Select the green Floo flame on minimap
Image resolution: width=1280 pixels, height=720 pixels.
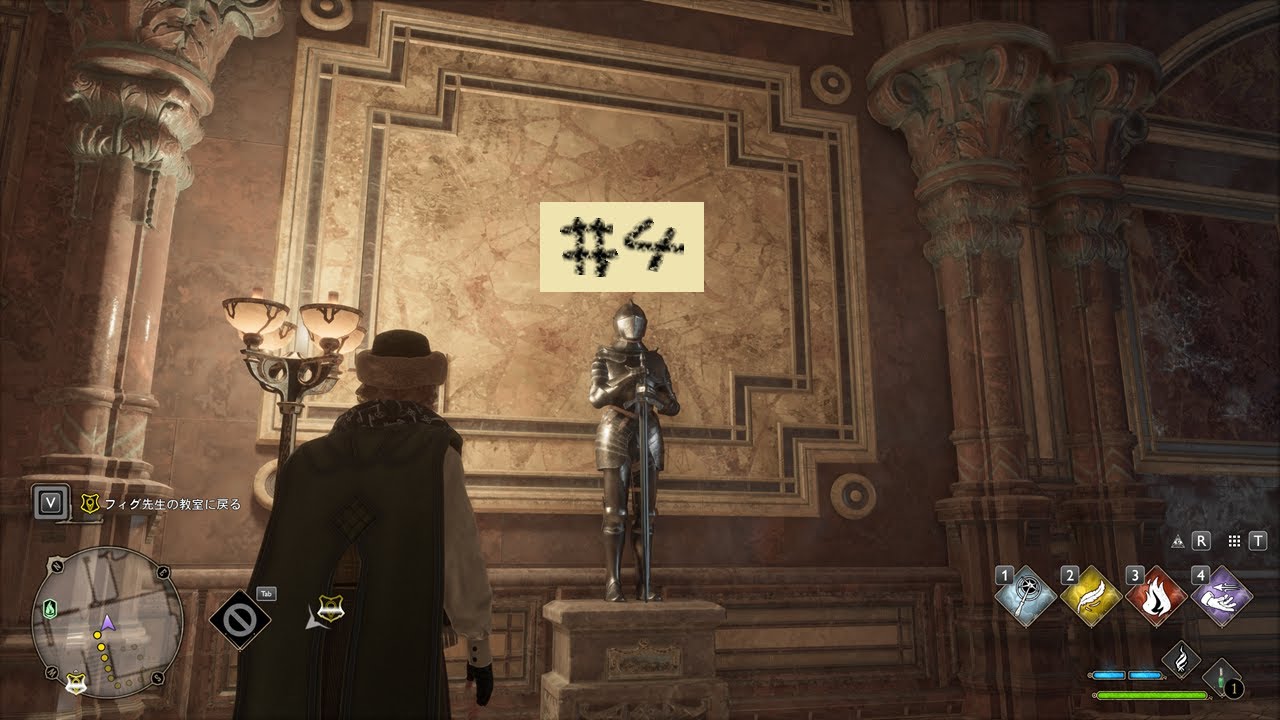(52, 608)
